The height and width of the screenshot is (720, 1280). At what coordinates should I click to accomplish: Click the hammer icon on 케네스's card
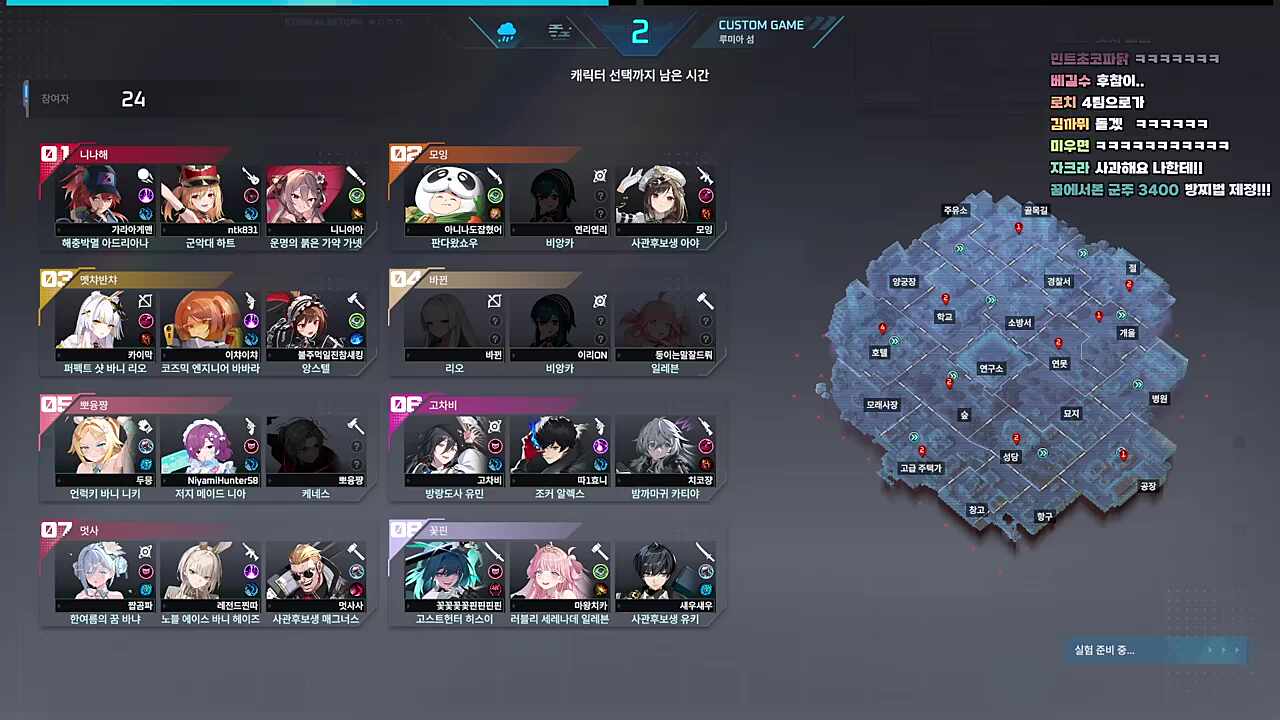pyautogui.click(x=354, y=426)
